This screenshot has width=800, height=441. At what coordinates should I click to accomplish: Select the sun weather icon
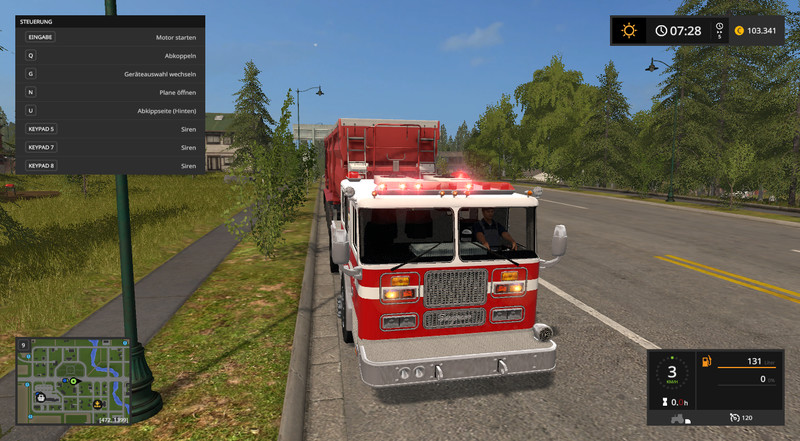click(x=628, y=30)
